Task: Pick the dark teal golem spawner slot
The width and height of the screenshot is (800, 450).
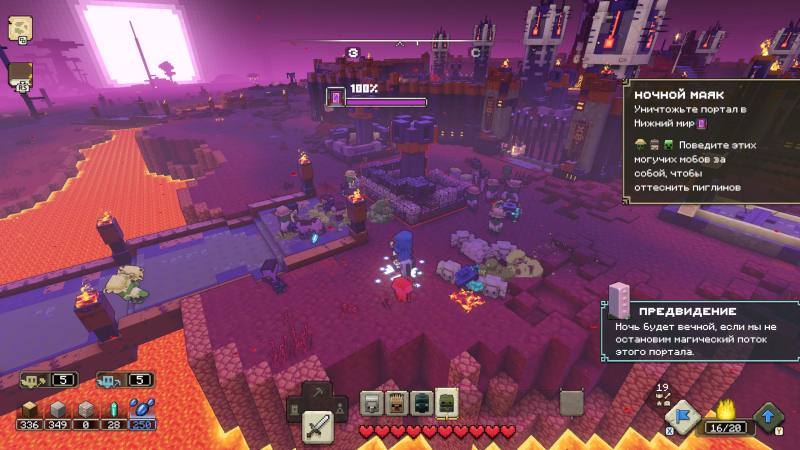Action: click(x=421, y=403)
